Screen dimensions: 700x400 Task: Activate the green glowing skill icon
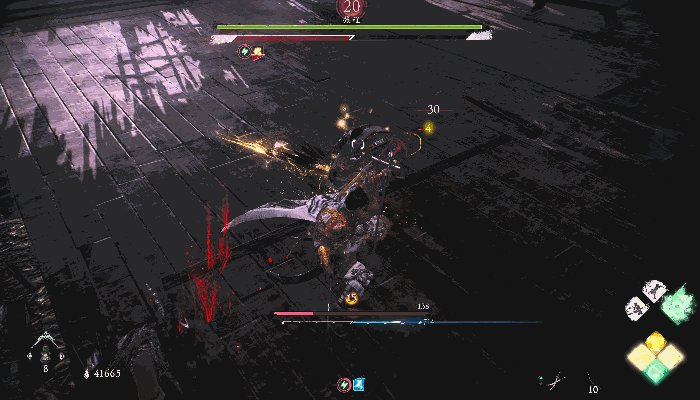tap(676, 300)
